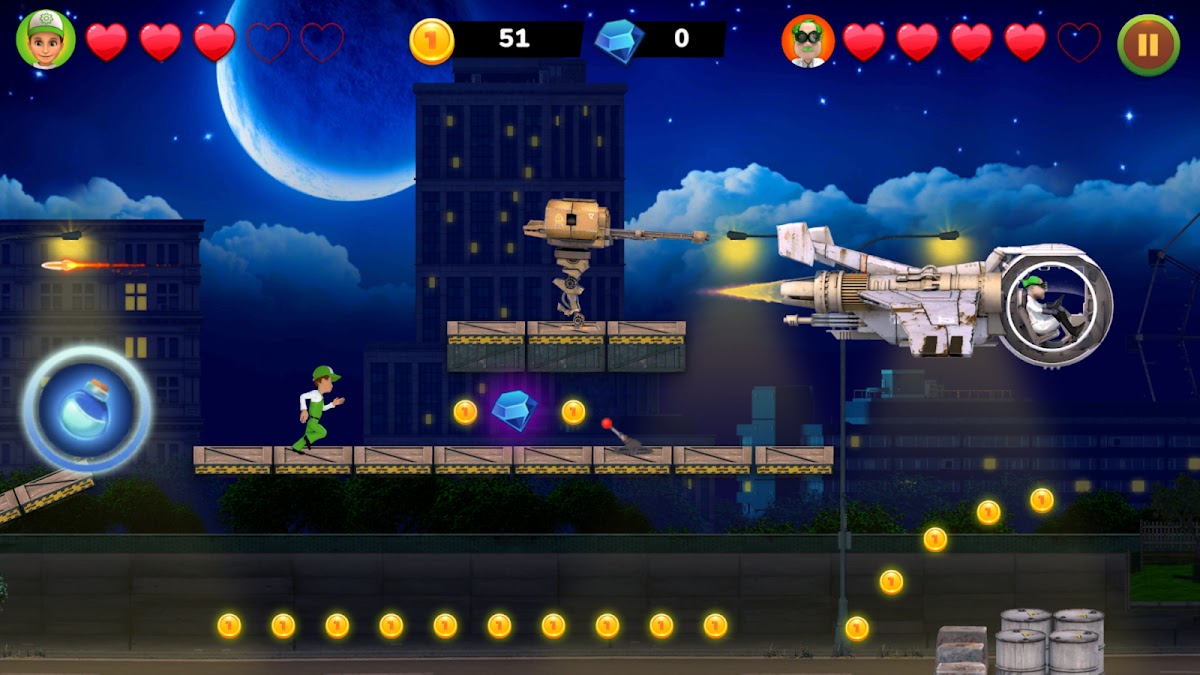Pause the game with the pause button
Viewport: 1200px width, 675px height.
click(1148, 44)
